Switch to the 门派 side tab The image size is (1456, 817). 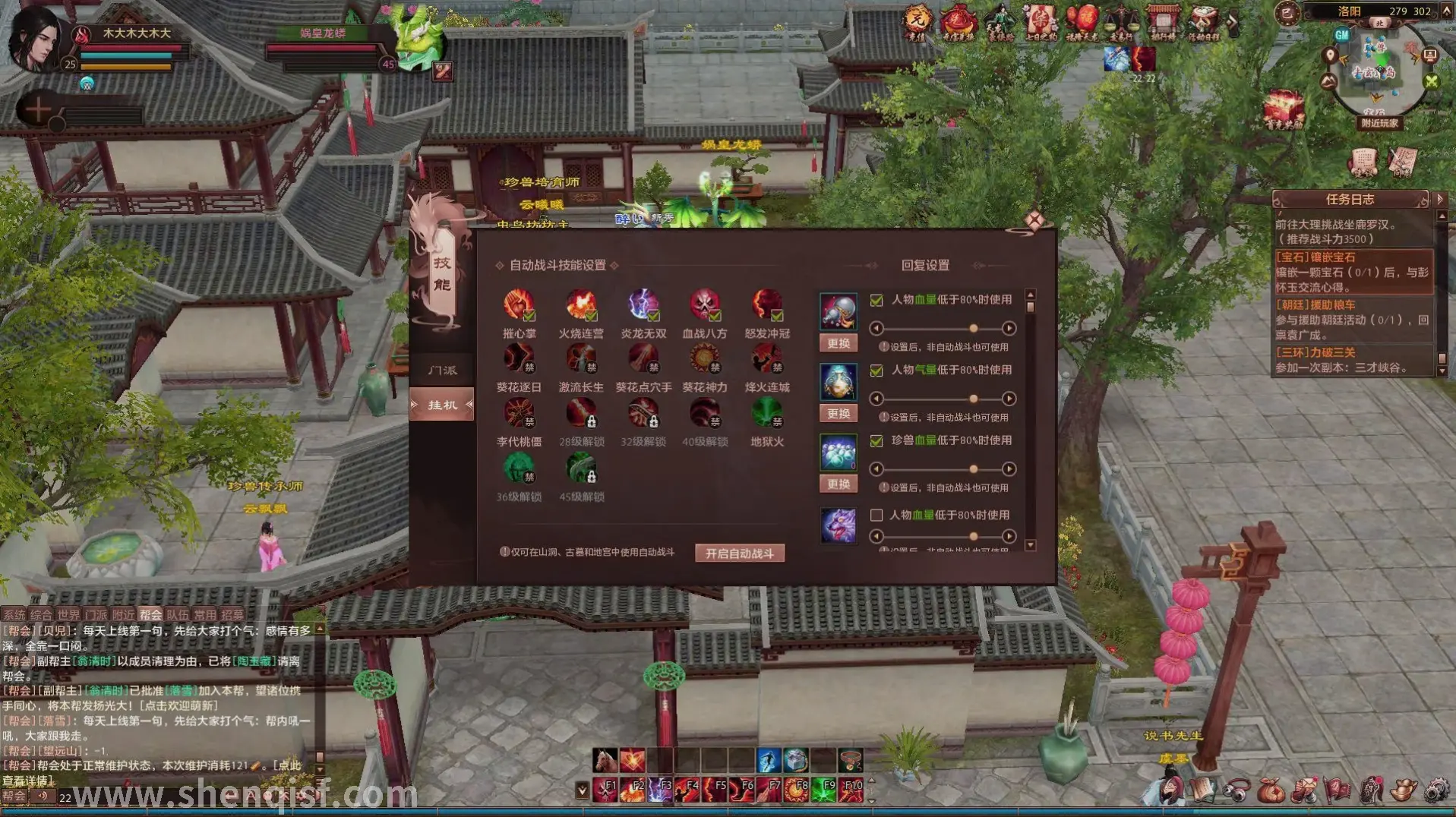pyautogui.click(x=442, y=371)
